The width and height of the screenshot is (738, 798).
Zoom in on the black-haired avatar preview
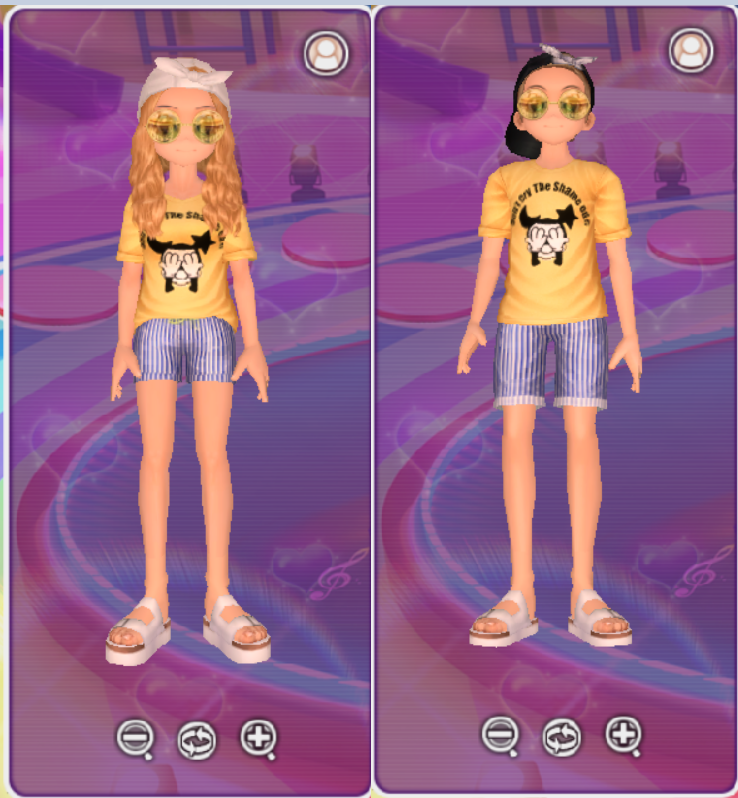(x=623, y=735)
